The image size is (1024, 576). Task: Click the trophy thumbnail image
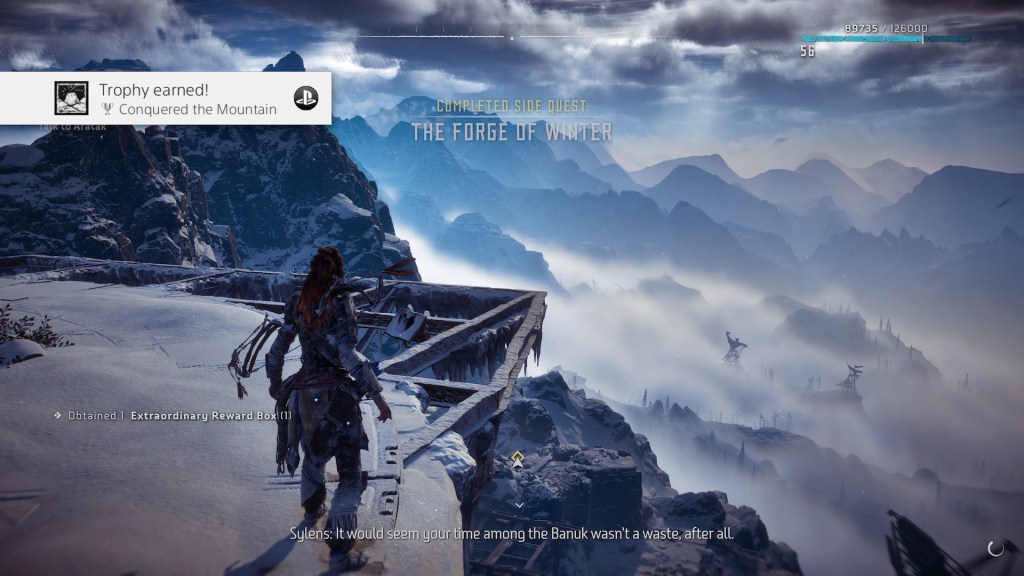pos(71,98)
